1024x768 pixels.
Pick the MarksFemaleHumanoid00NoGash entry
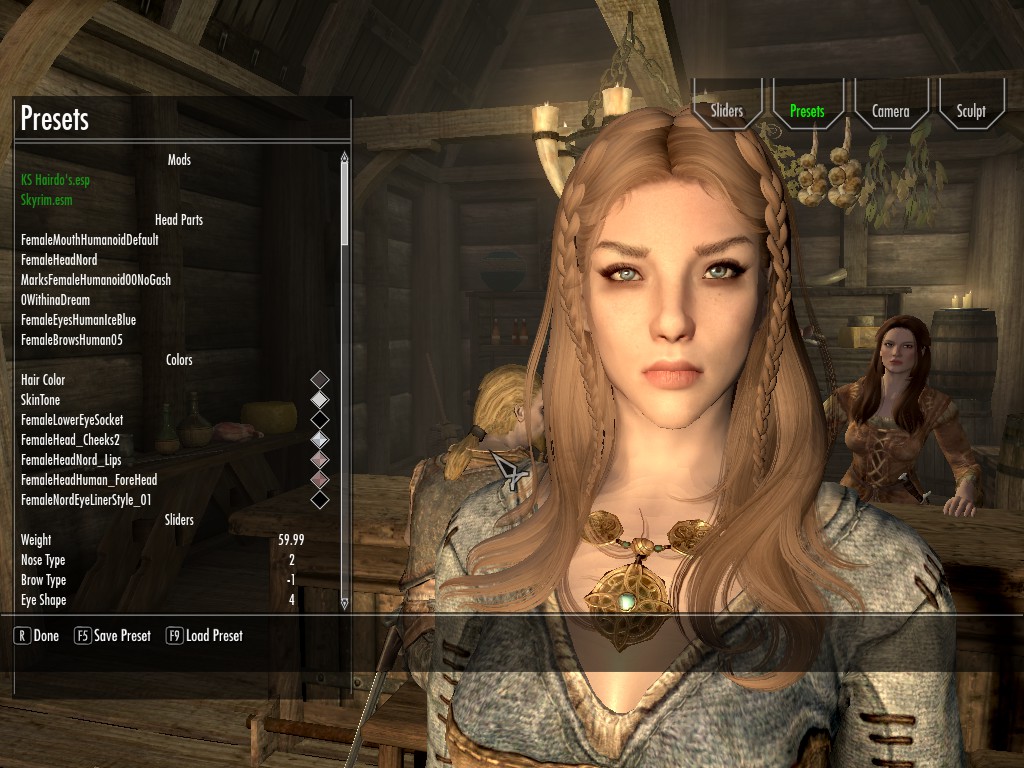pyautogui.click(x=95, y=280)
